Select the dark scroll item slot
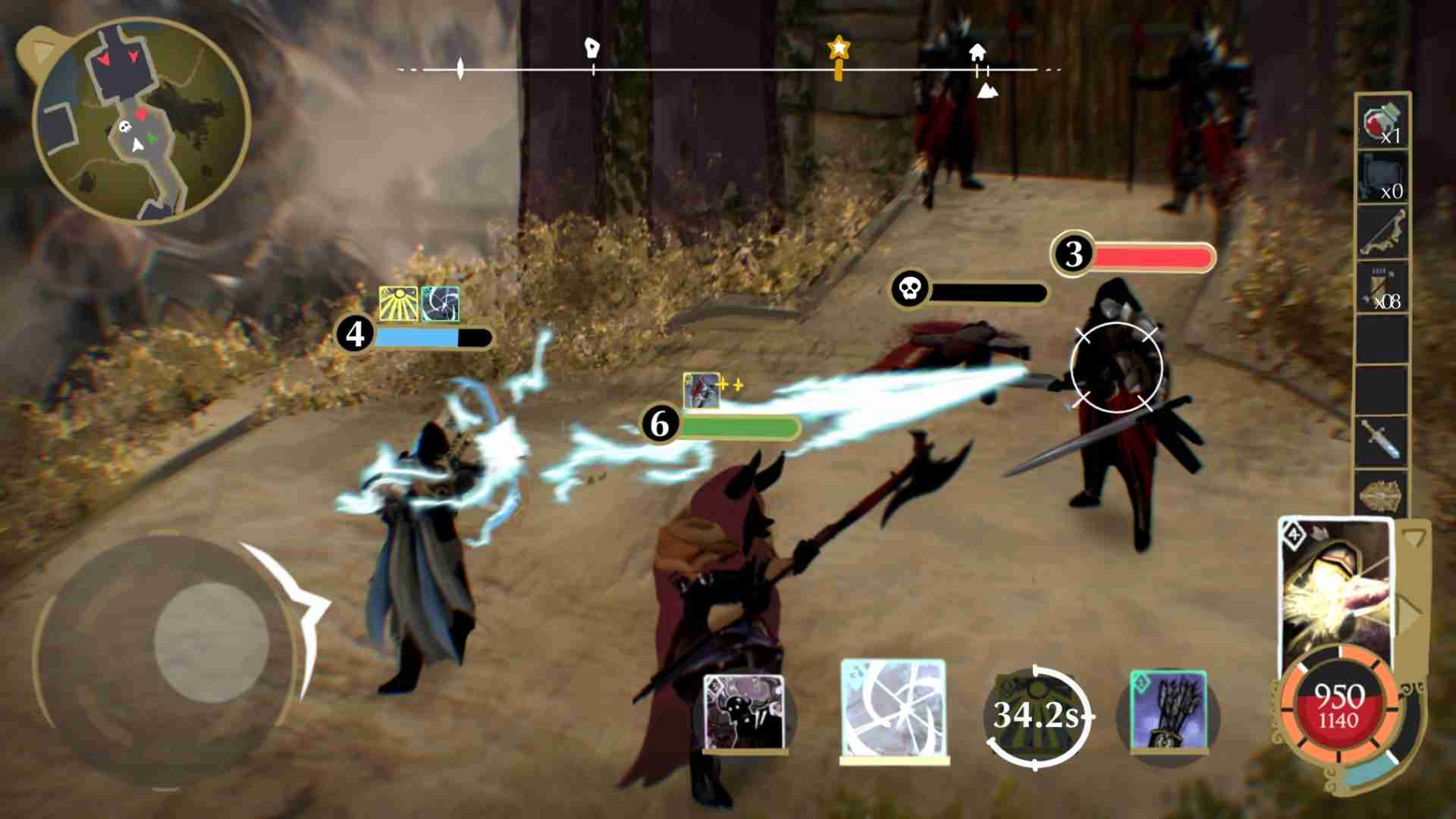Viewport: 1456px width, 819px height. click(1382, 177)
